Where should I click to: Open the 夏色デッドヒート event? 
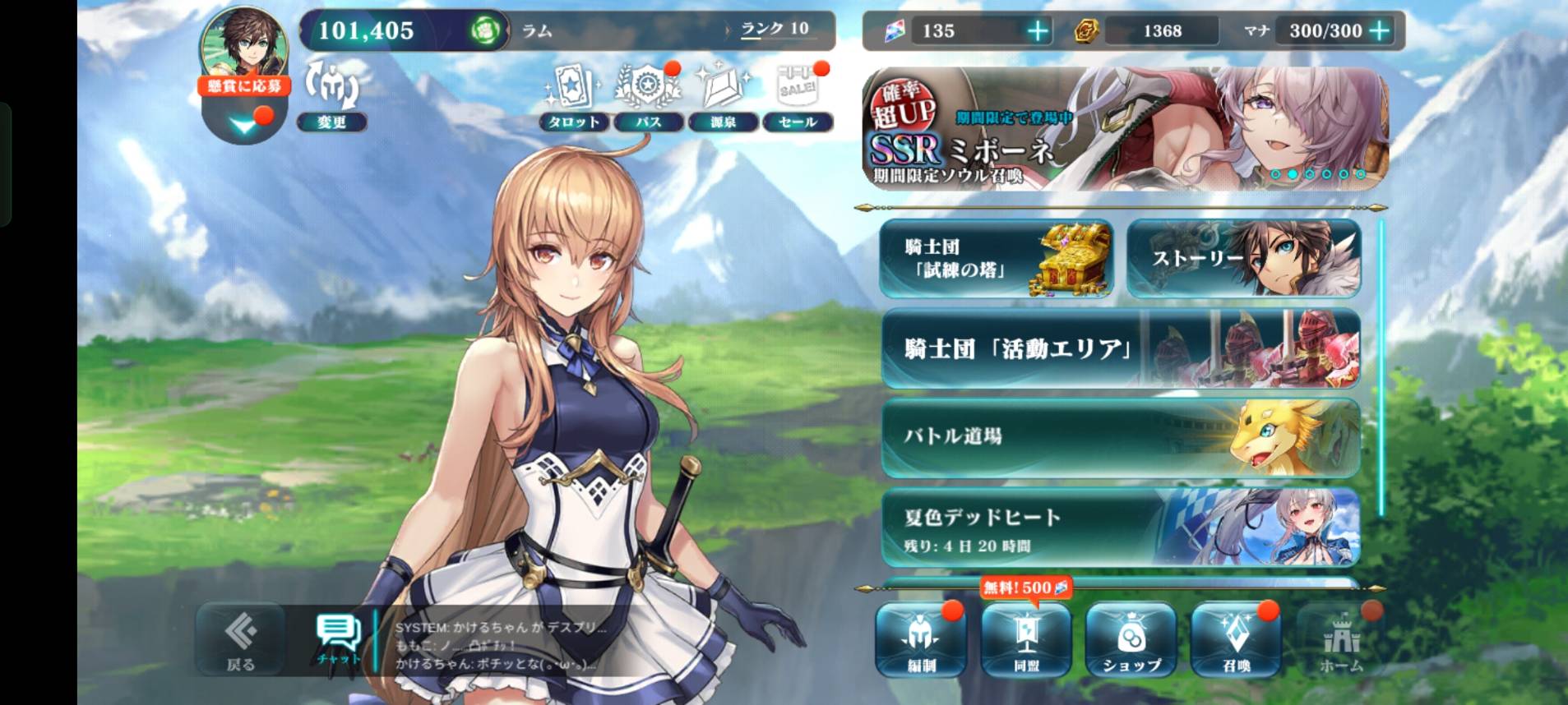(x=1120, y=527)
